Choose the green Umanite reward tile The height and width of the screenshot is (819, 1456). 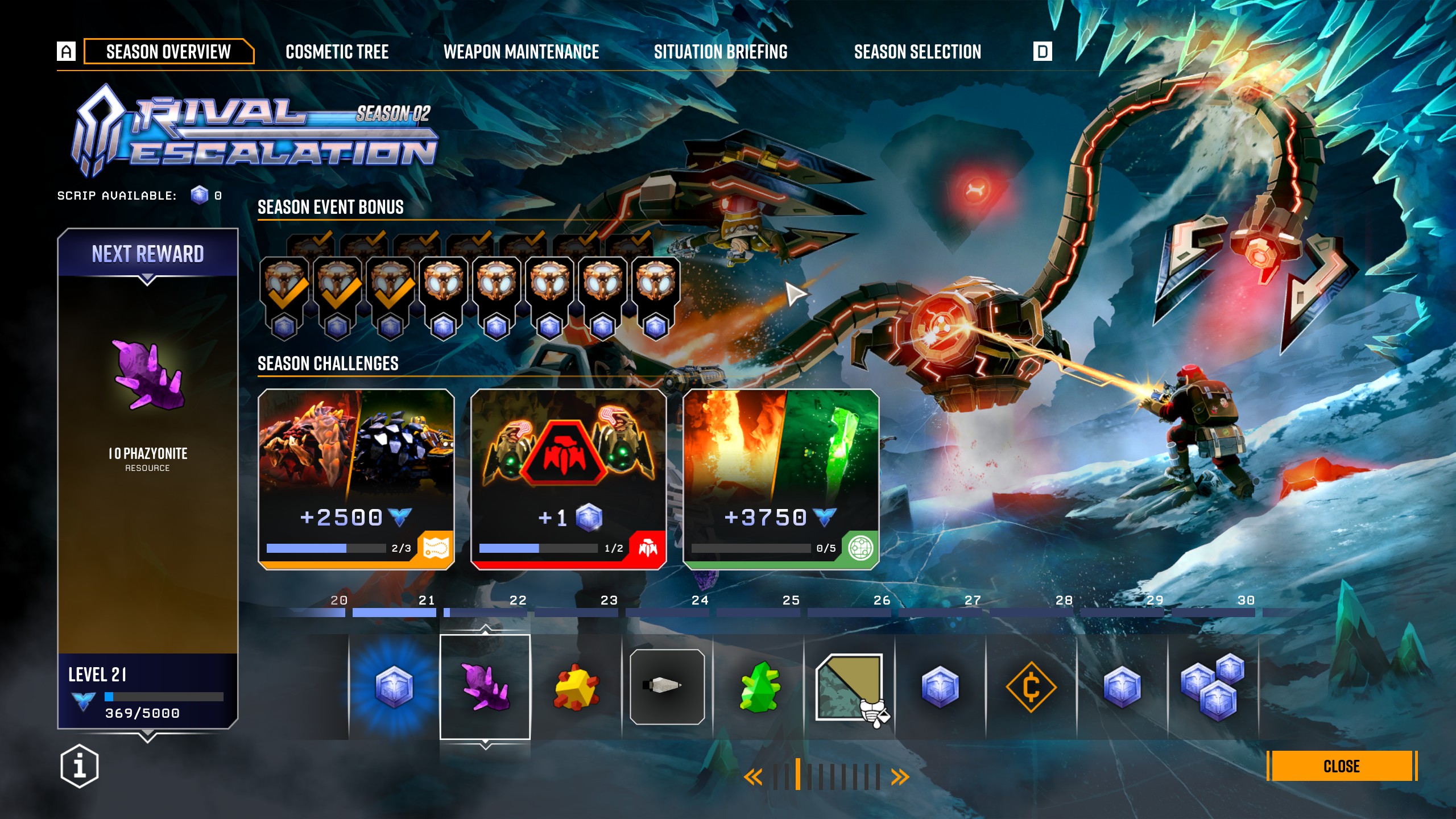tap(758, 687)
